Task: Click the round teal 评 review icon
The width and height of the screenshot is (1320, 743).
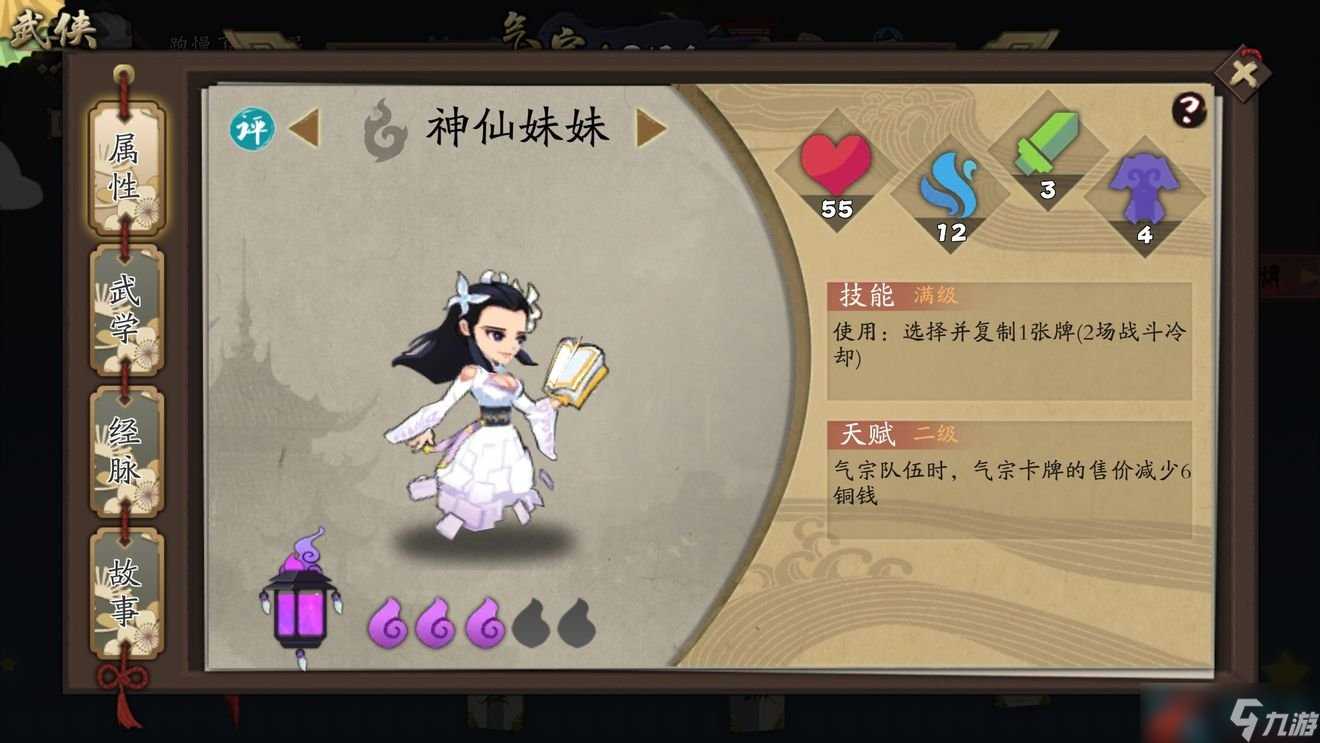Action: coord(252,130)
